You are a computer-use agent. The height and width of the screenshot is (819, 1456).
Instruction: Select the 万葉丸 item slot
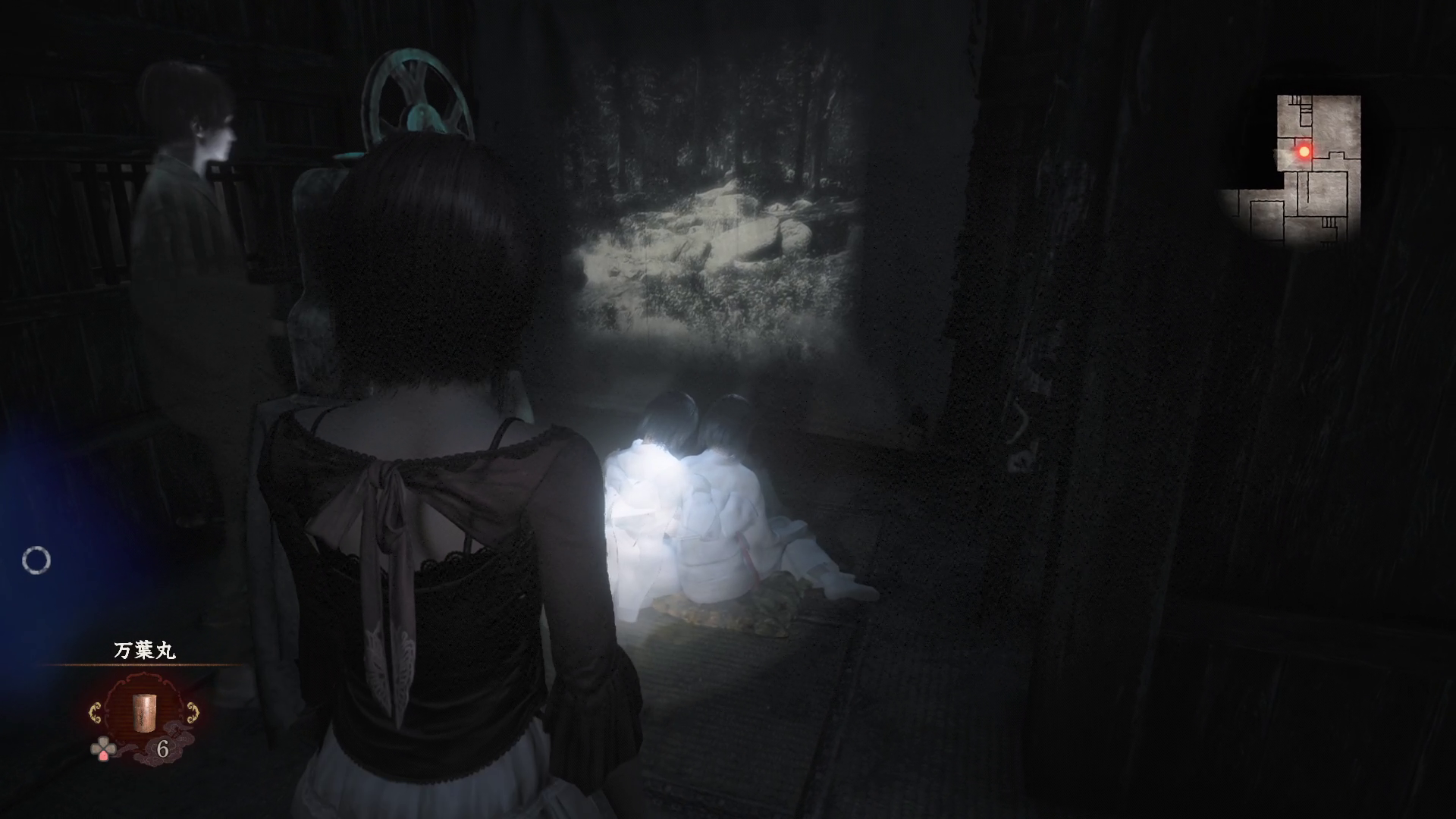coord(144,714)
